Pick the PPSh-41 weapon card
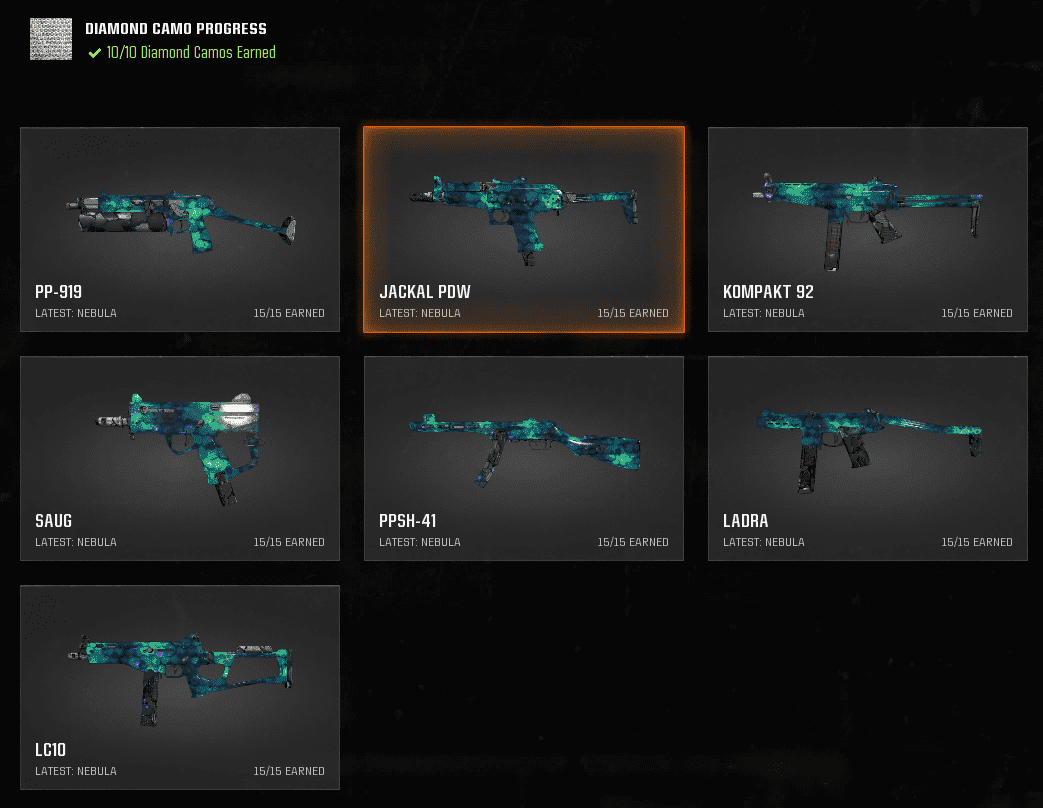The width and height of the screenshot is (1043, 808). [524, 458]
